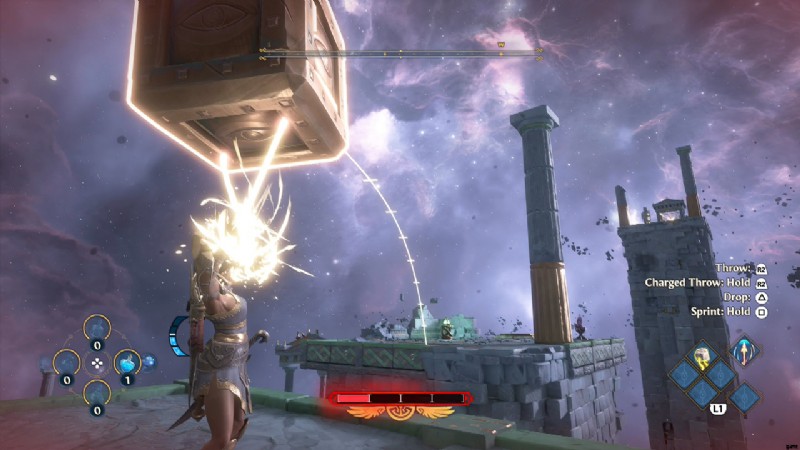Click the compass bar across the sky
This screenshot has height=450, width=800.
400,51
